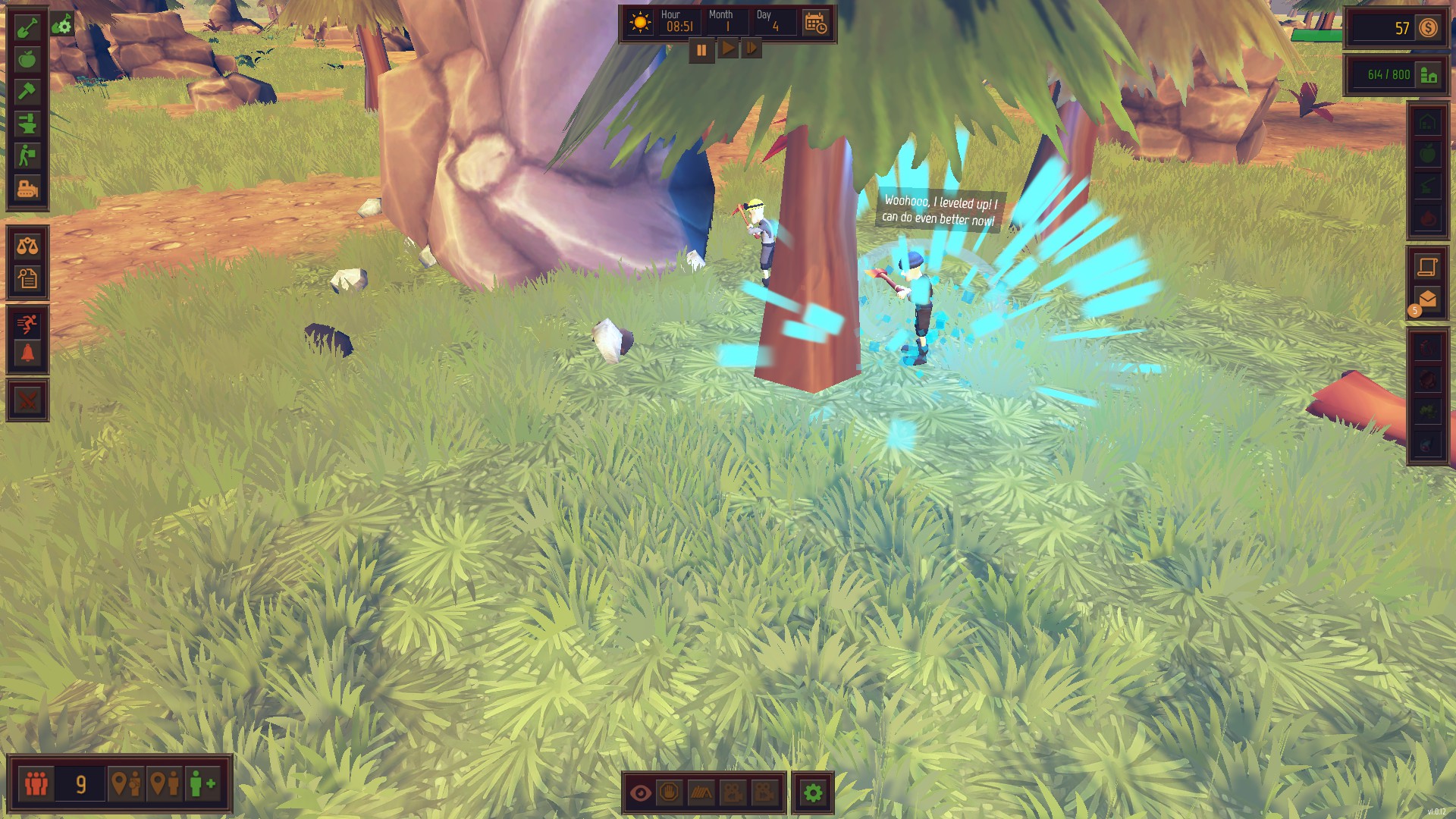This screenshot has height=819, width=1456.
Task: Open the scroll quest log
Action: point(1427,266)
